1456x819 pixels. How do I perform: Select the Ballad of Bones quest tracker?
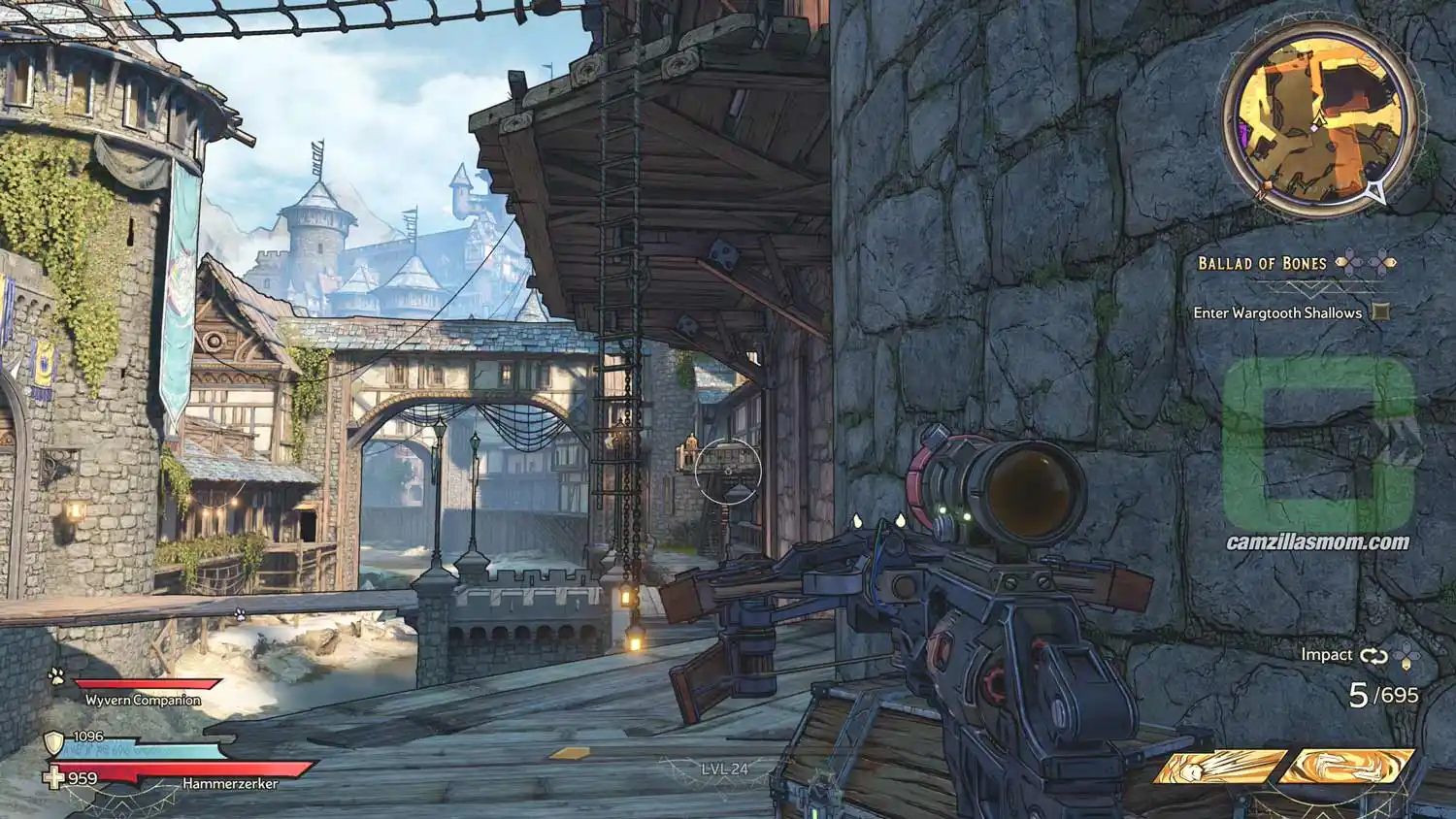(1262, 263)
